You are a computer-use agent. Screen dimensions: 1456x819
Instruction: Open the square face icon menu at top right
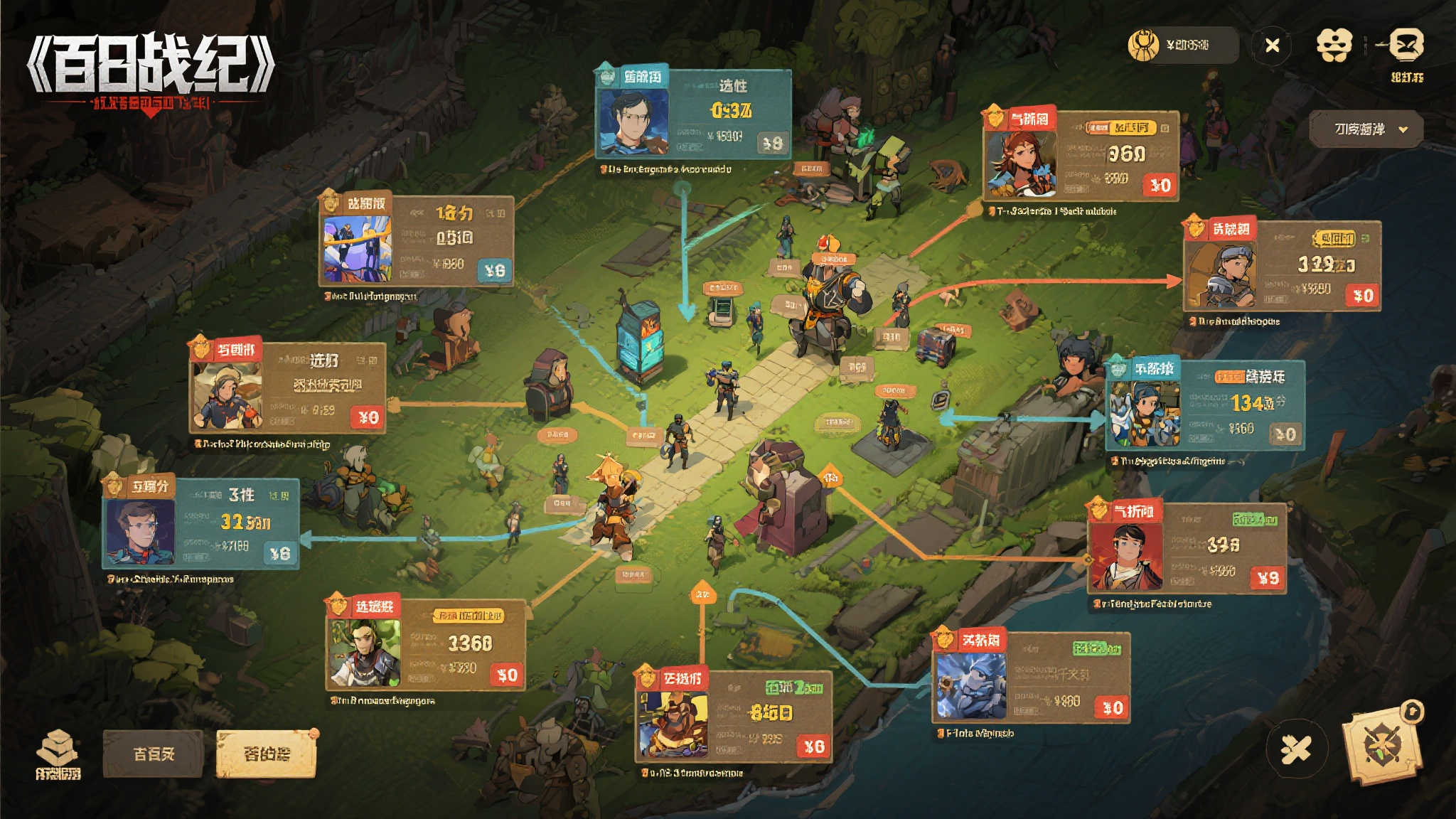[1406, 45]
